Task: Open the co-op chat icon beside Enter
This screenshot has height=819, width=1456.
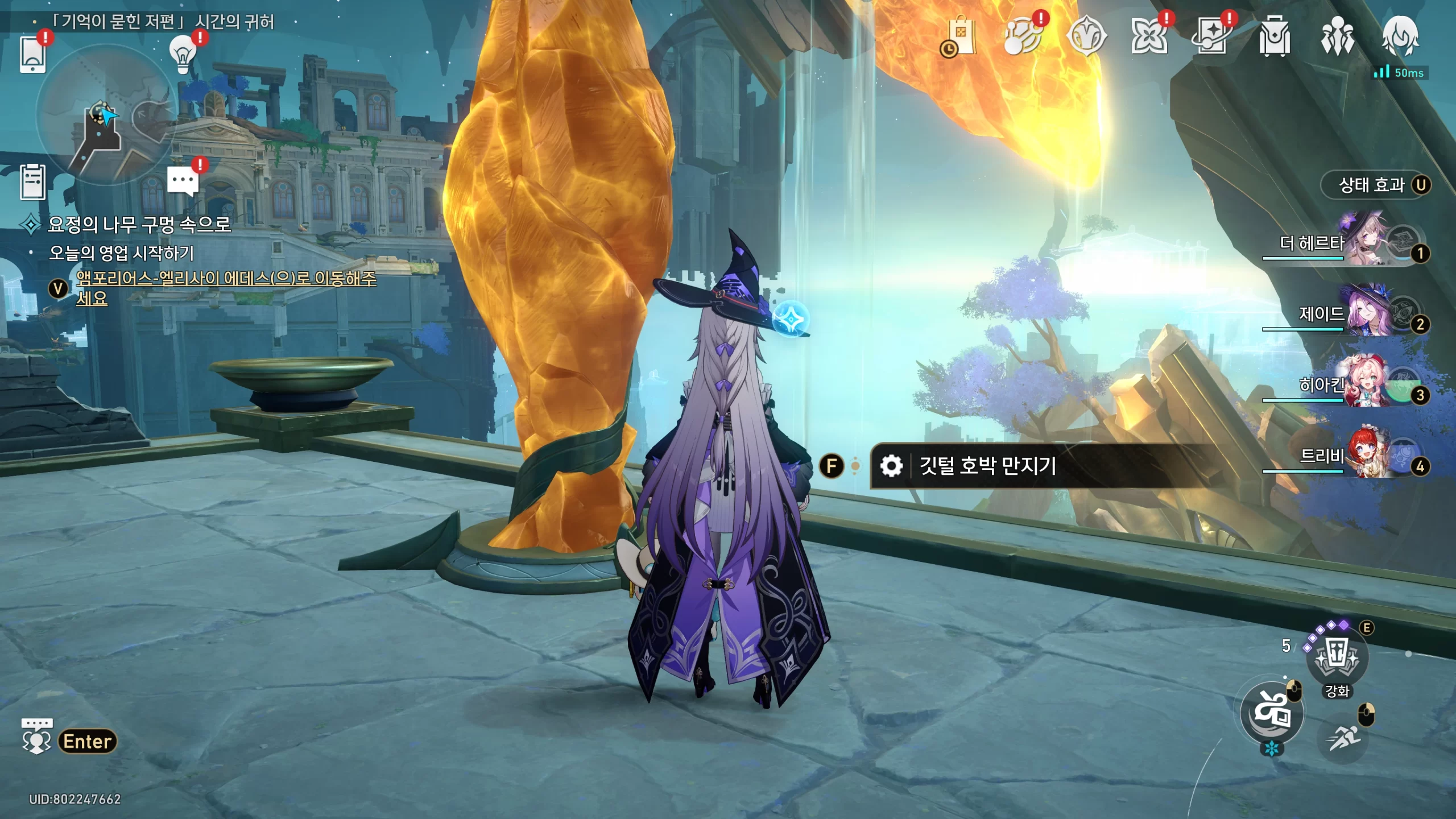Action: point(36,737)
